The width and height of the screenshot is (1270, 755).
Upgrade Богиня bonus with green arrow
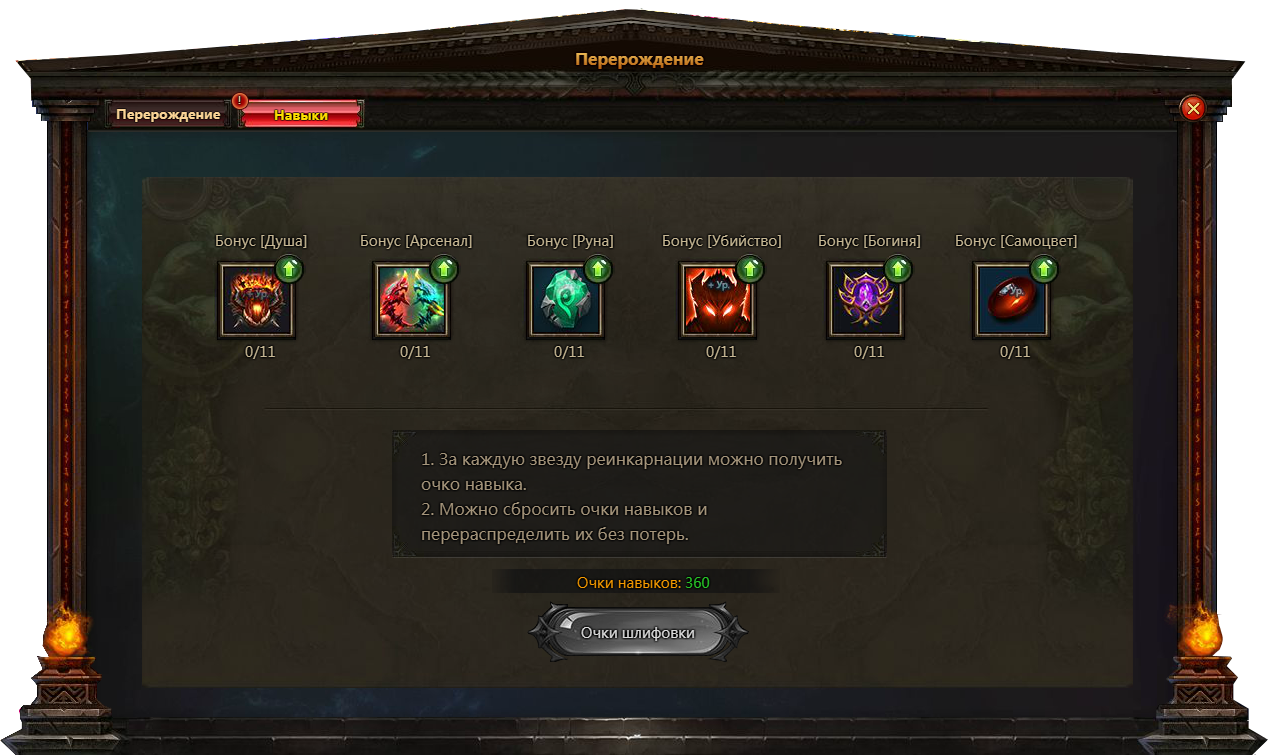(898, 269)
